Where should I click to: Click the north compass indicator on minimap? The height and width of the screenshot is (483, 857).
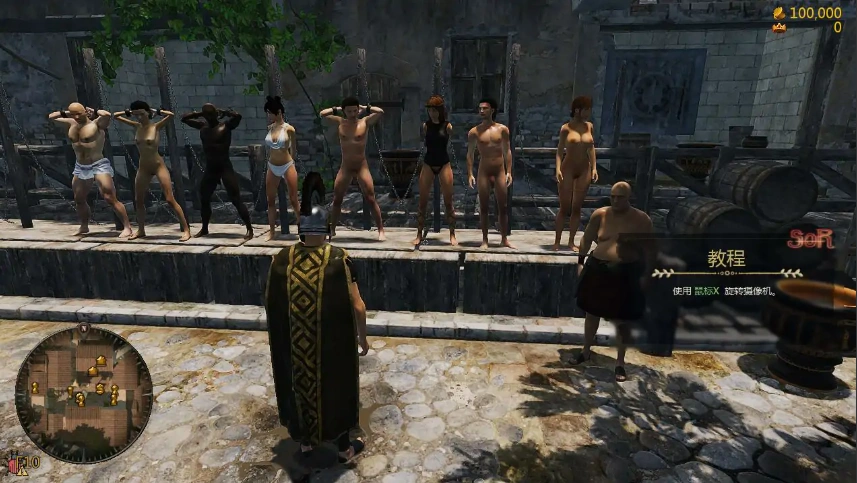(84, 329)
